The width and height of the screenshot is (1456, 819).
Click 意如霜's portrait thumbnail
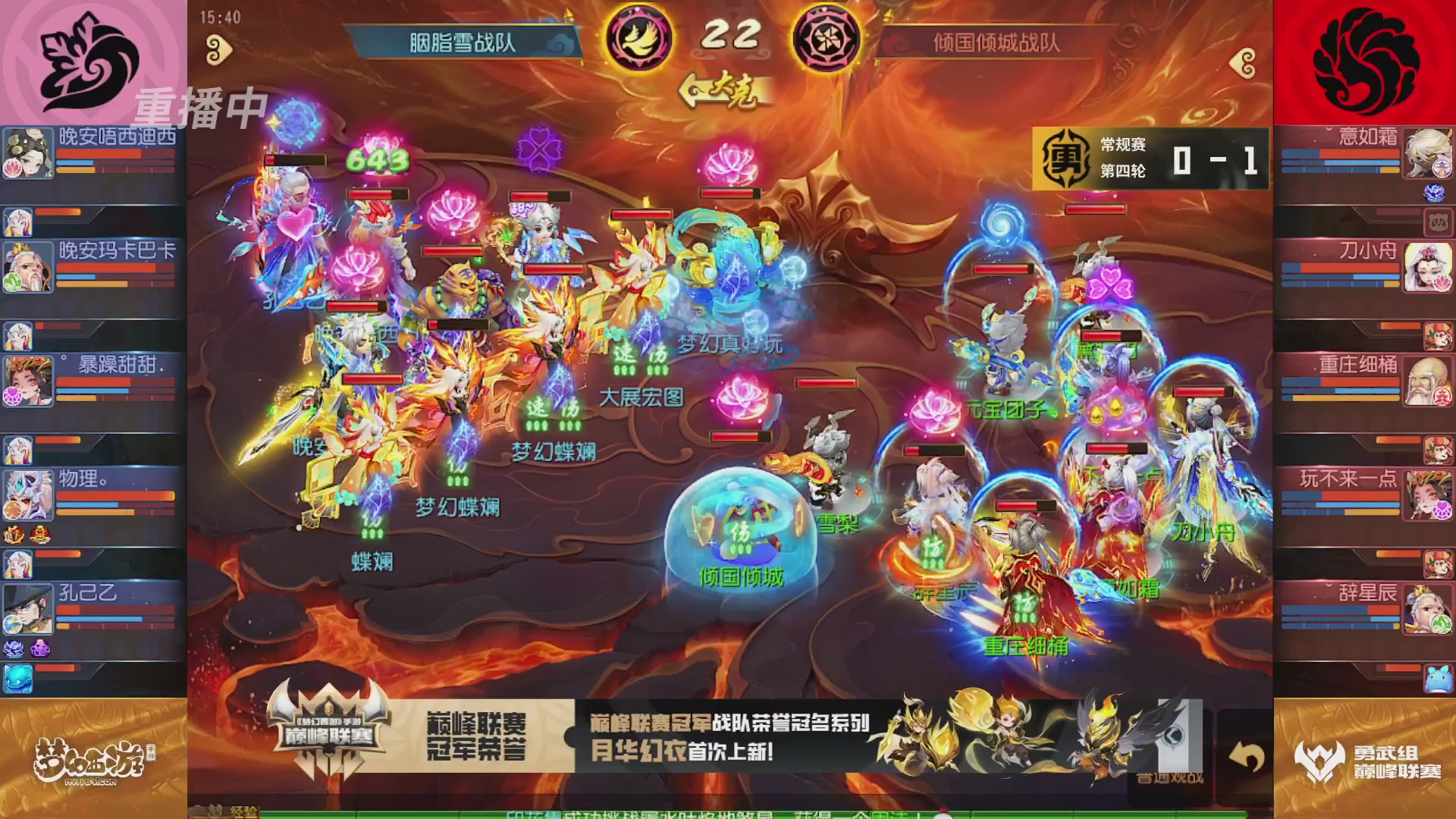[1430, 152]
